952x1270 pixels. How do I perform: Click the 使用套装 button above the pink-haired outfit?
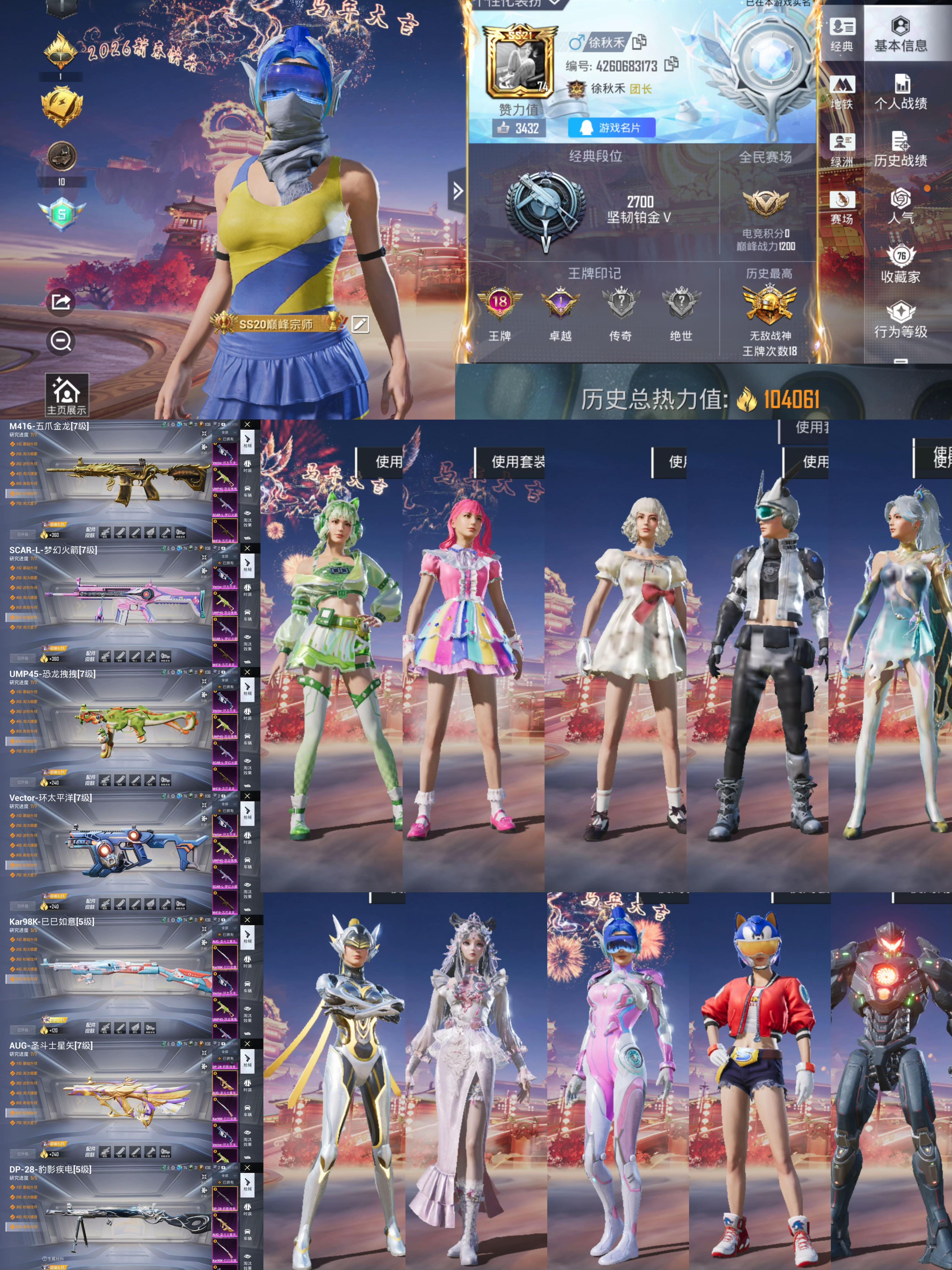click(x=517, y=462)
